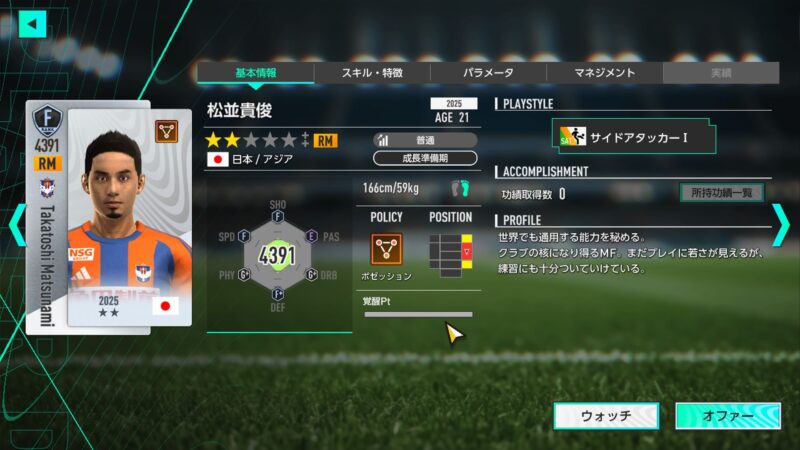Click the ウォッチ button
Viewport: 800px width, 450px height.
pyautogui.click(x=606, y=416)
